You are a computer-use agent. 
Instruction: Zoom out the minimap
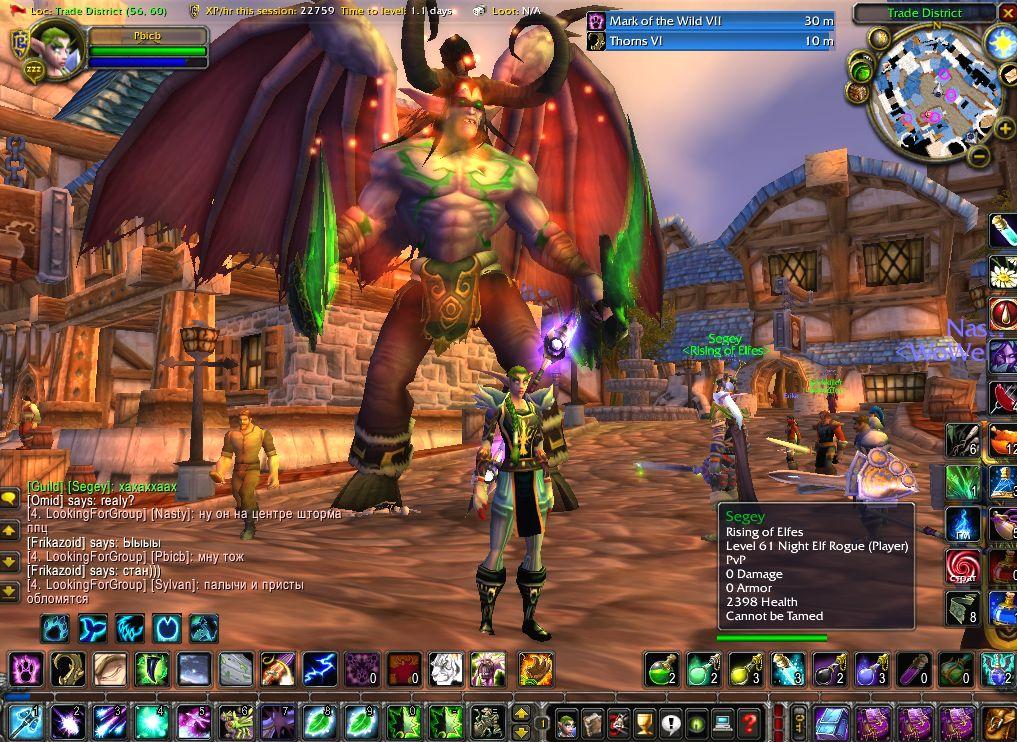(980, 156)
